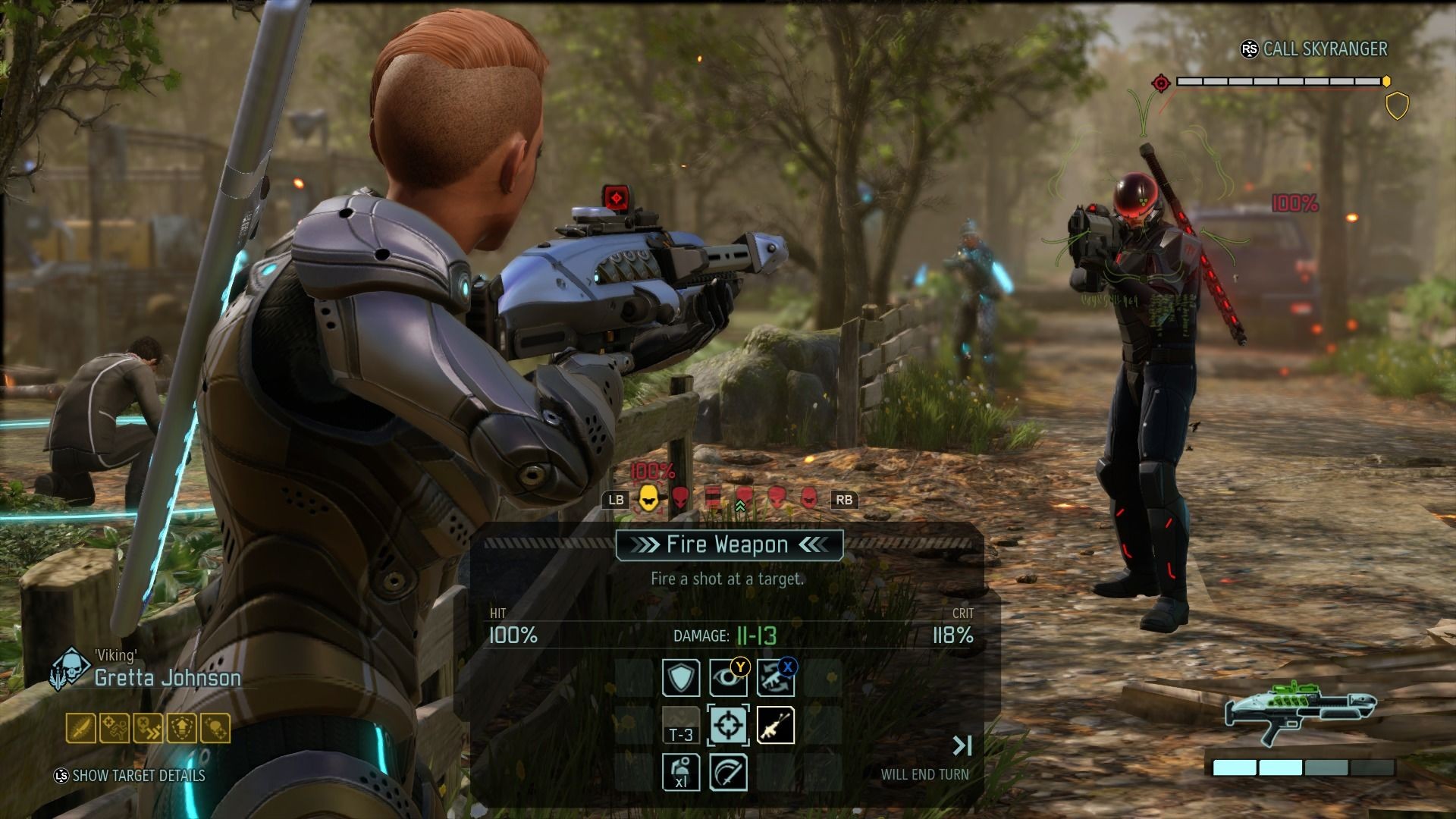Click the blade perk icon
This screenshot has height=819, width=1456.
pos(81,728)
